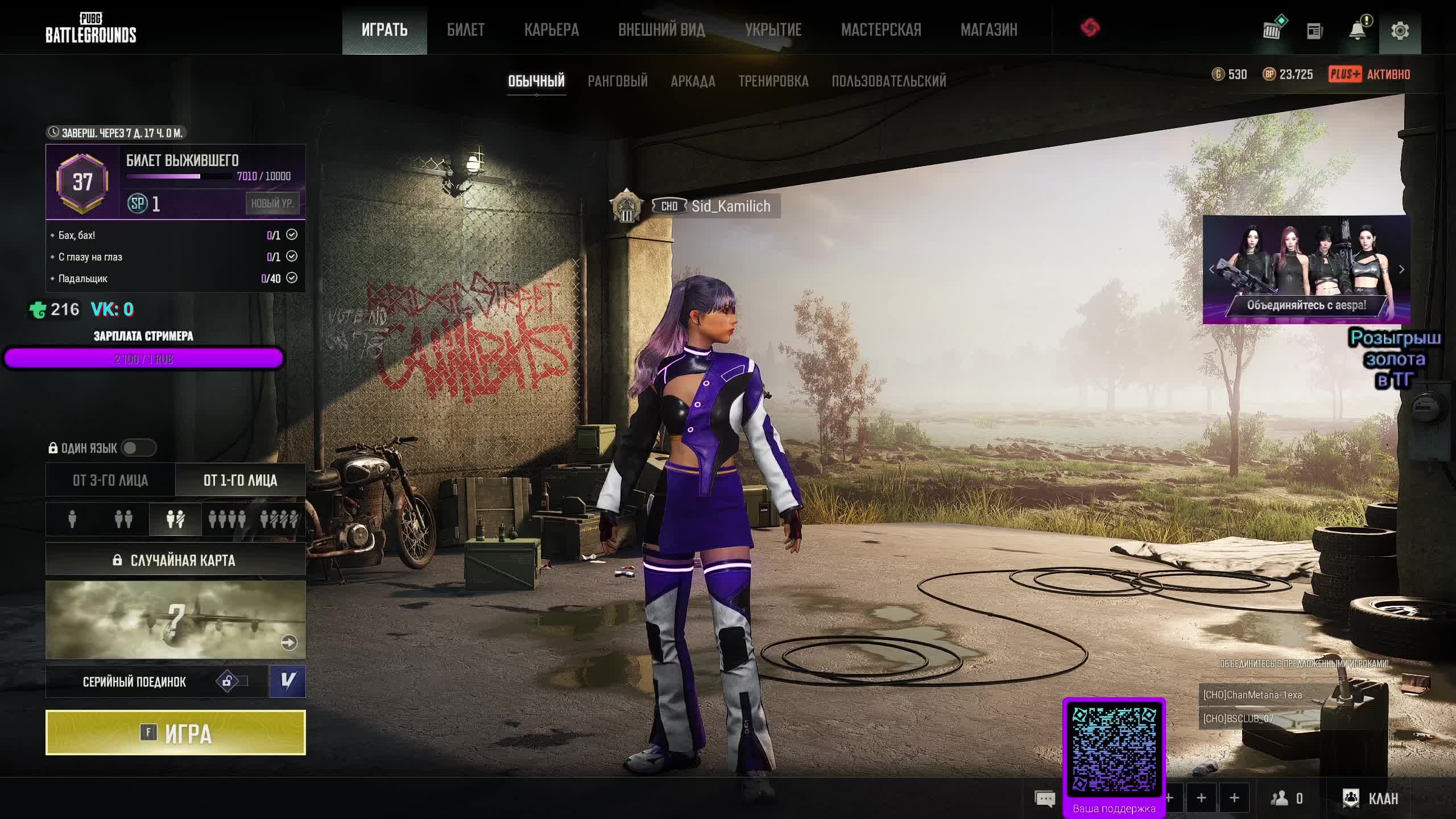
Task: Check notifications with the bell icon
Action: click(x=1357, y=31)
